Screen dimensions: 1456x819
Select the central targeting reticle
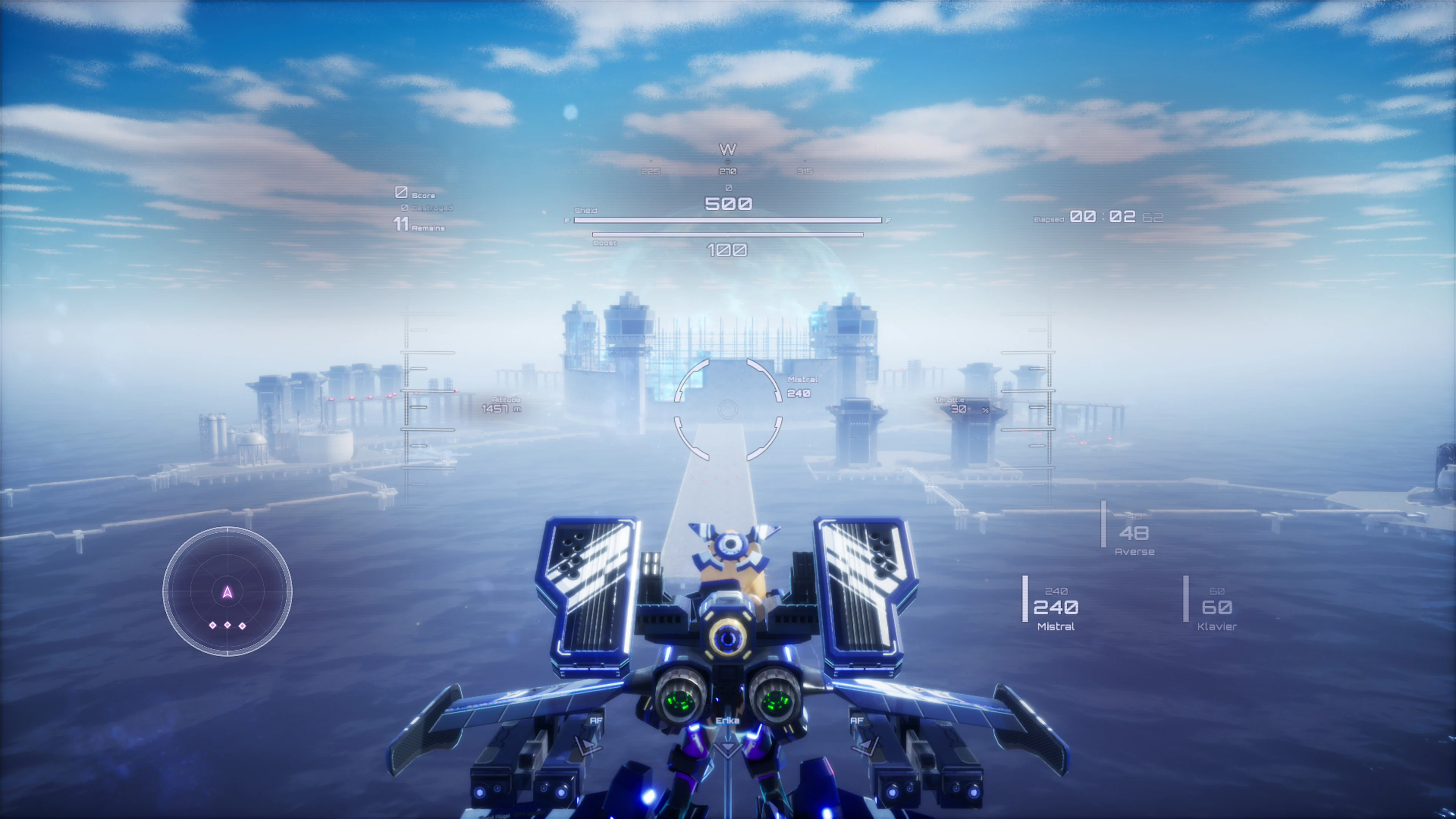[728, 409]
